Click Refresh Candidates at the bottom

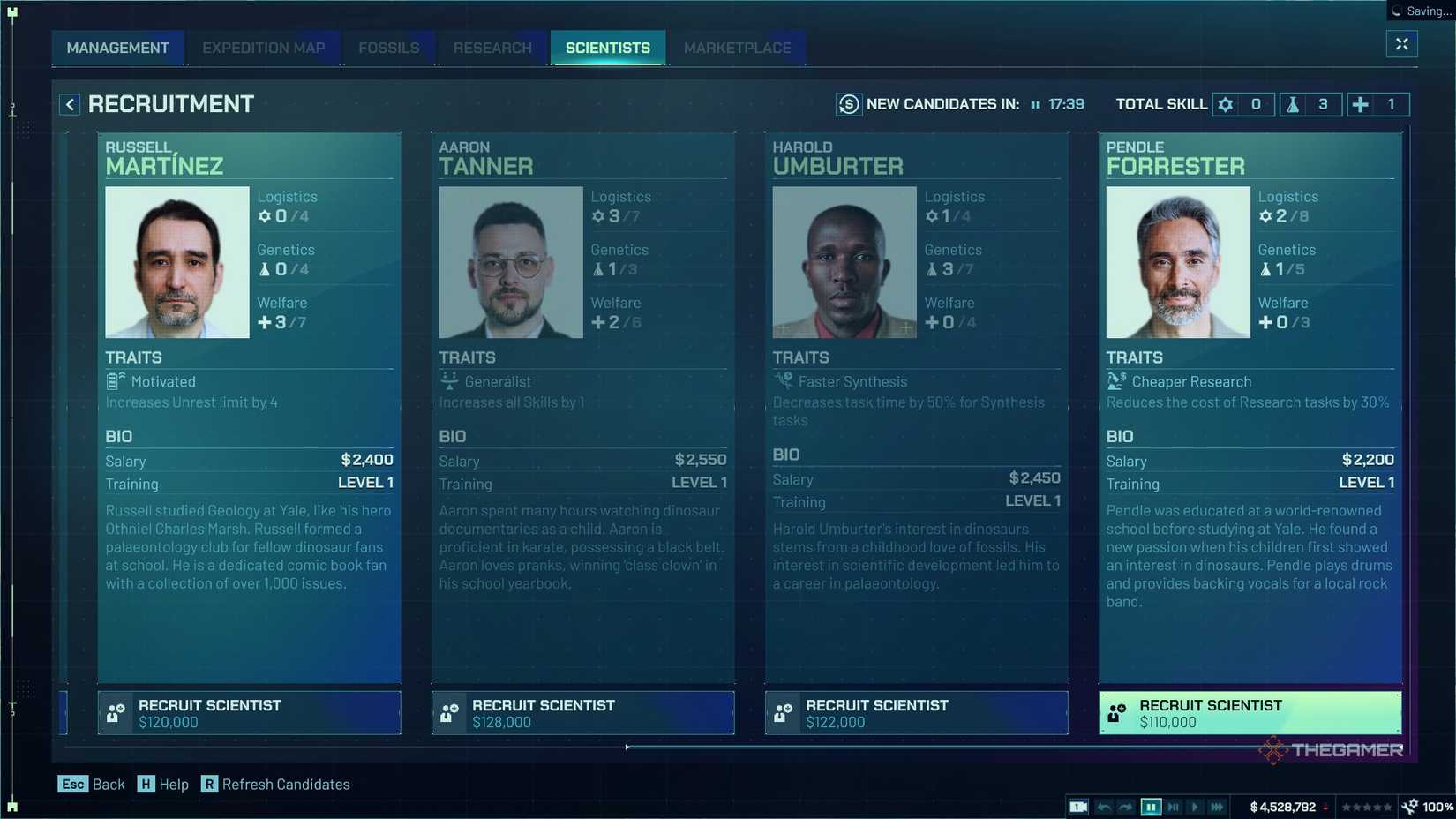(x=276, y=784)
